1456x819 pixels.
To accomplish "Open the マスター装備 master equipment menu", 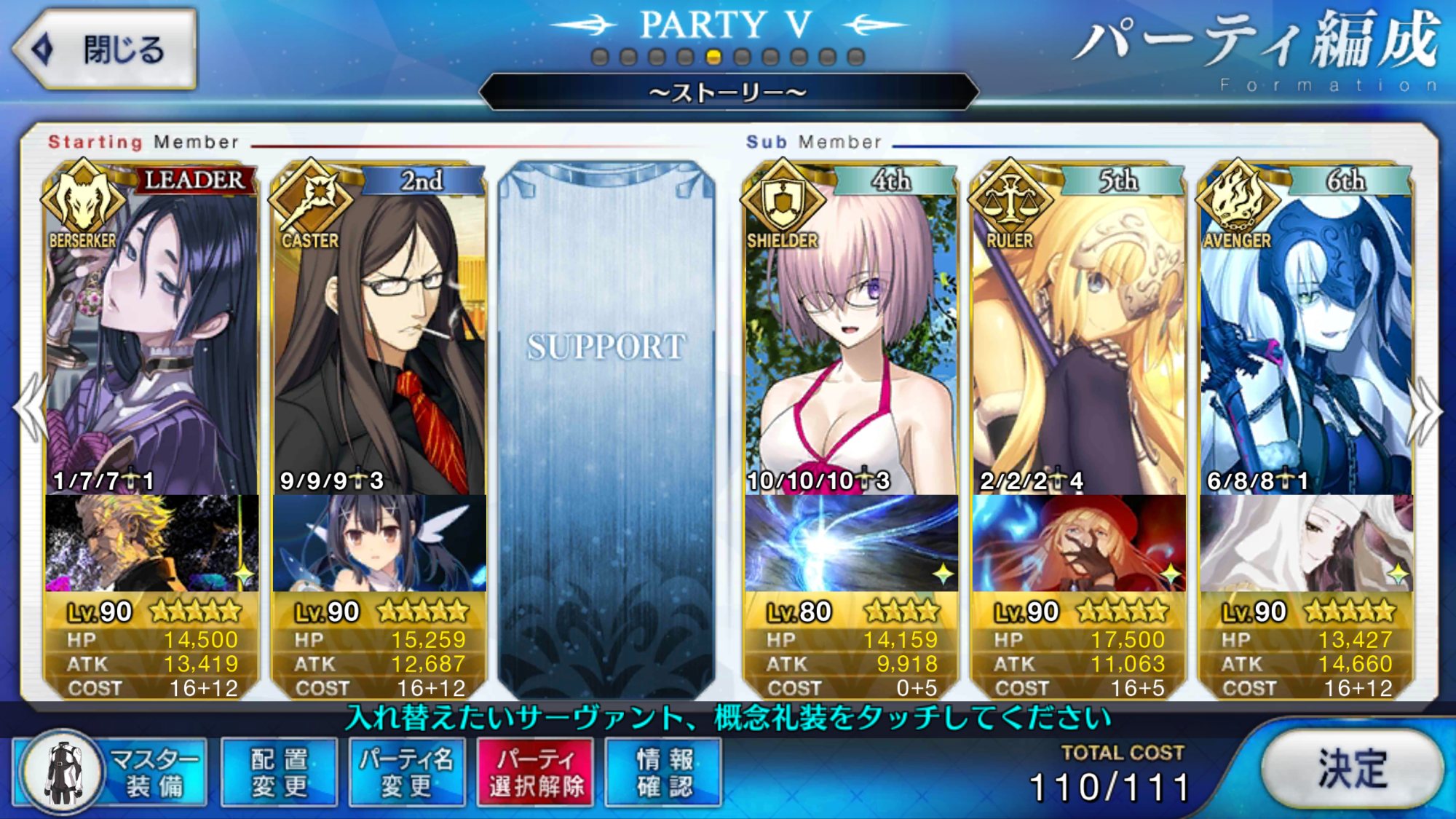I will point(111,772).
